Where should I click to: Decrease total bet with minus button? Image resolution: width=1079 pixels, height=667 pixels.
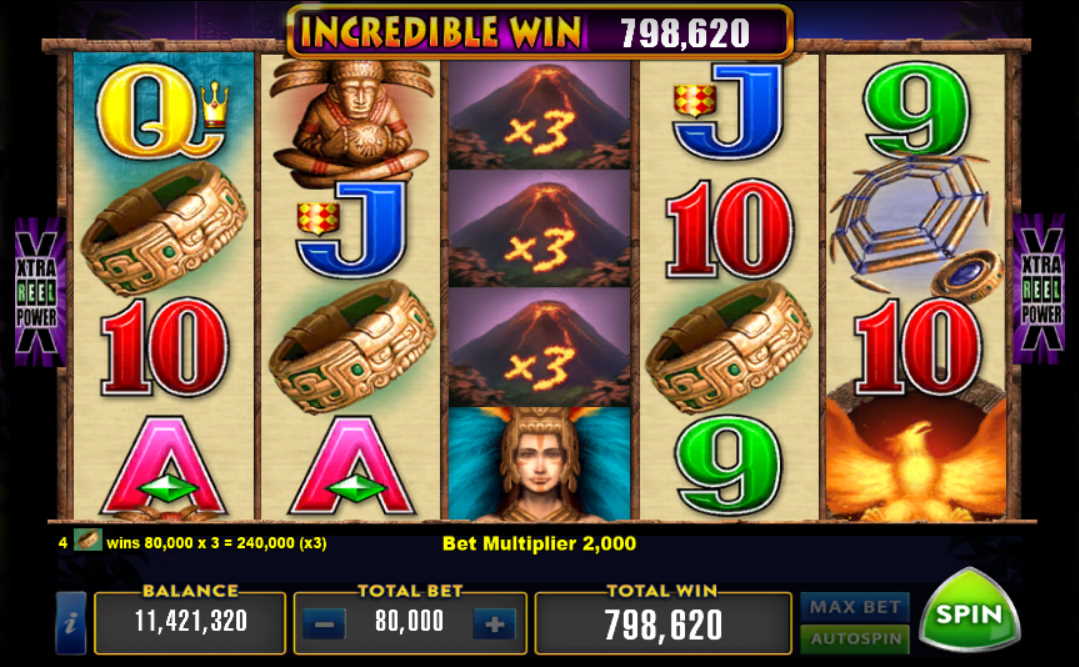click(323, 625)
